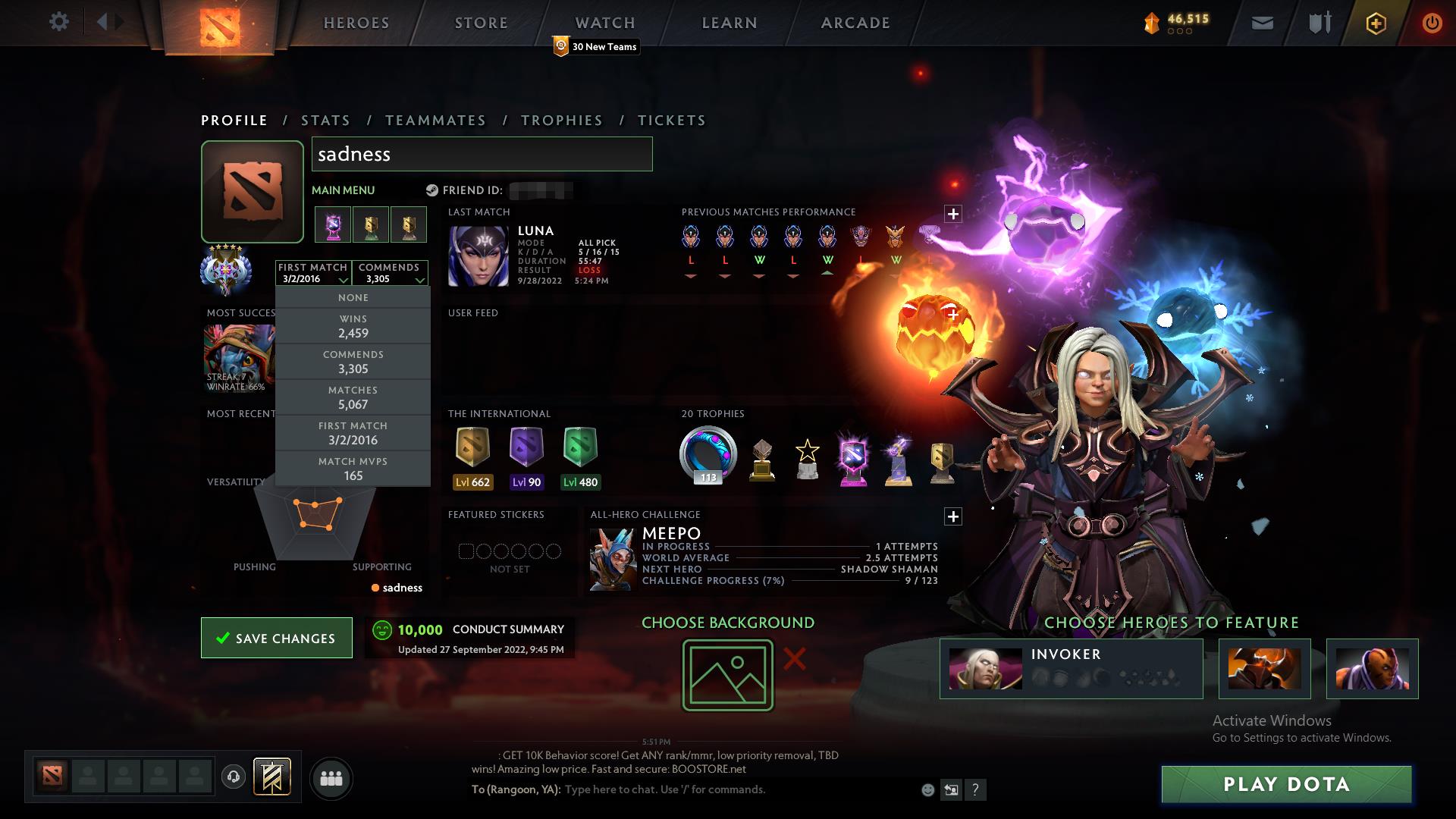The height and width of the screenshot is (819, 1456).
Task: Open the settings gear icon top left
Action: pyautogui.click(x=59, y=22)
